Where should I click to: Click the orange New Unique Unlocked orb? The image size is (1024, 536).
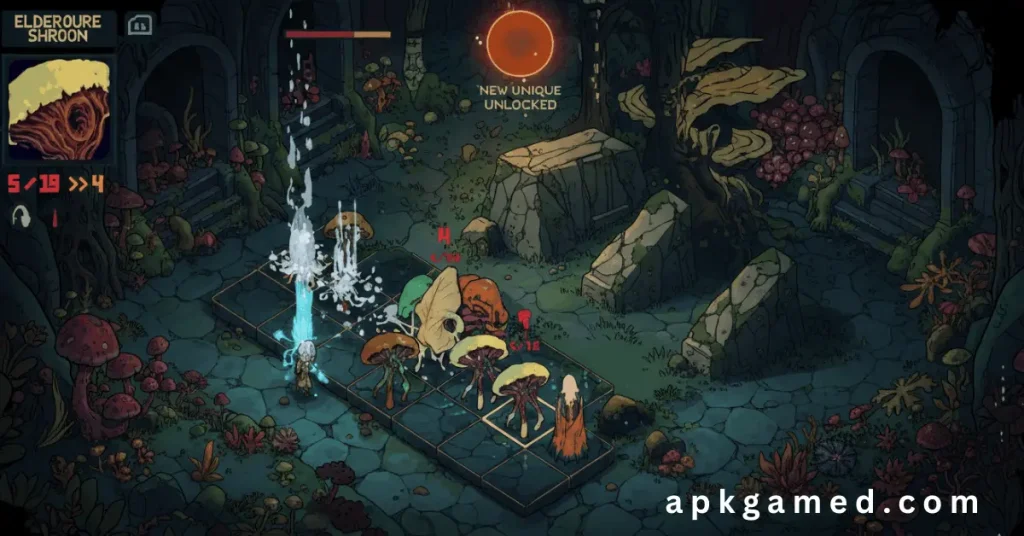519,41
